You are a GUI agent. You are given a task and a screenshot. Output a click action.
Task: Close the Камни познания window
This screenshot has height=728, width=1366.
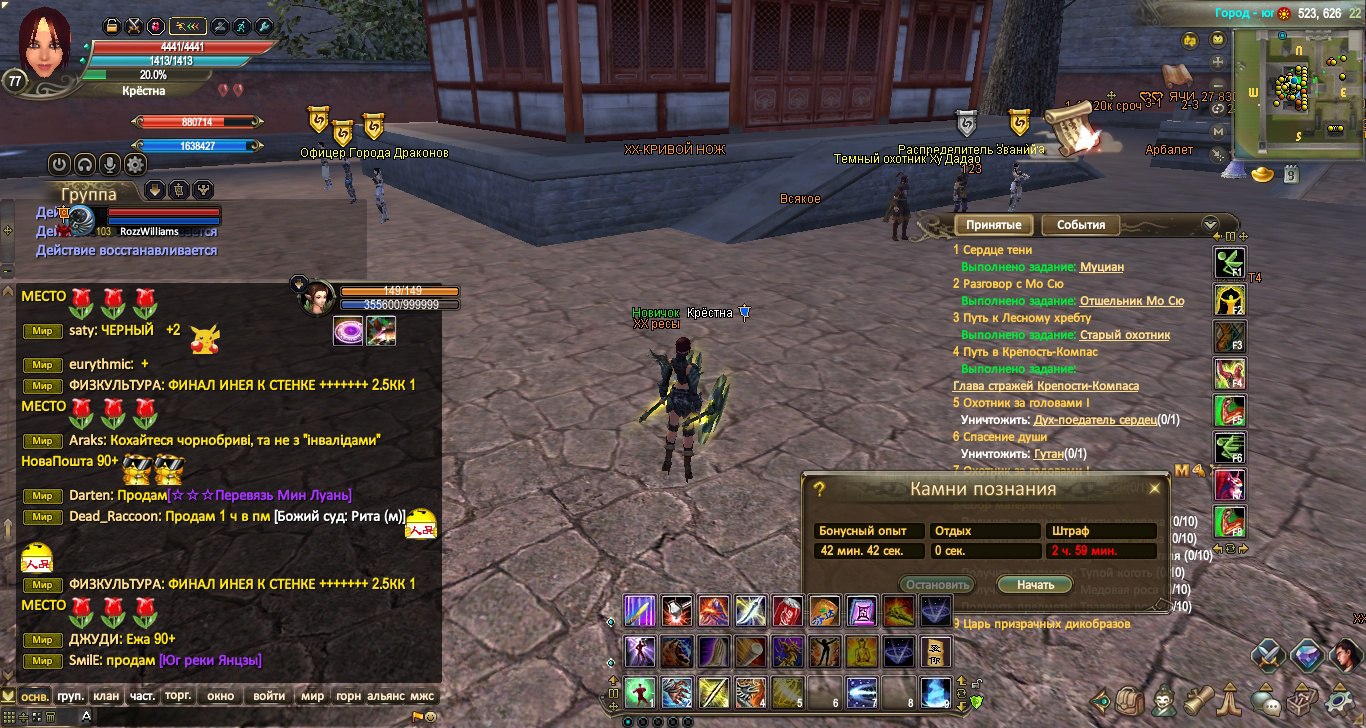[x=1154, y=489]
